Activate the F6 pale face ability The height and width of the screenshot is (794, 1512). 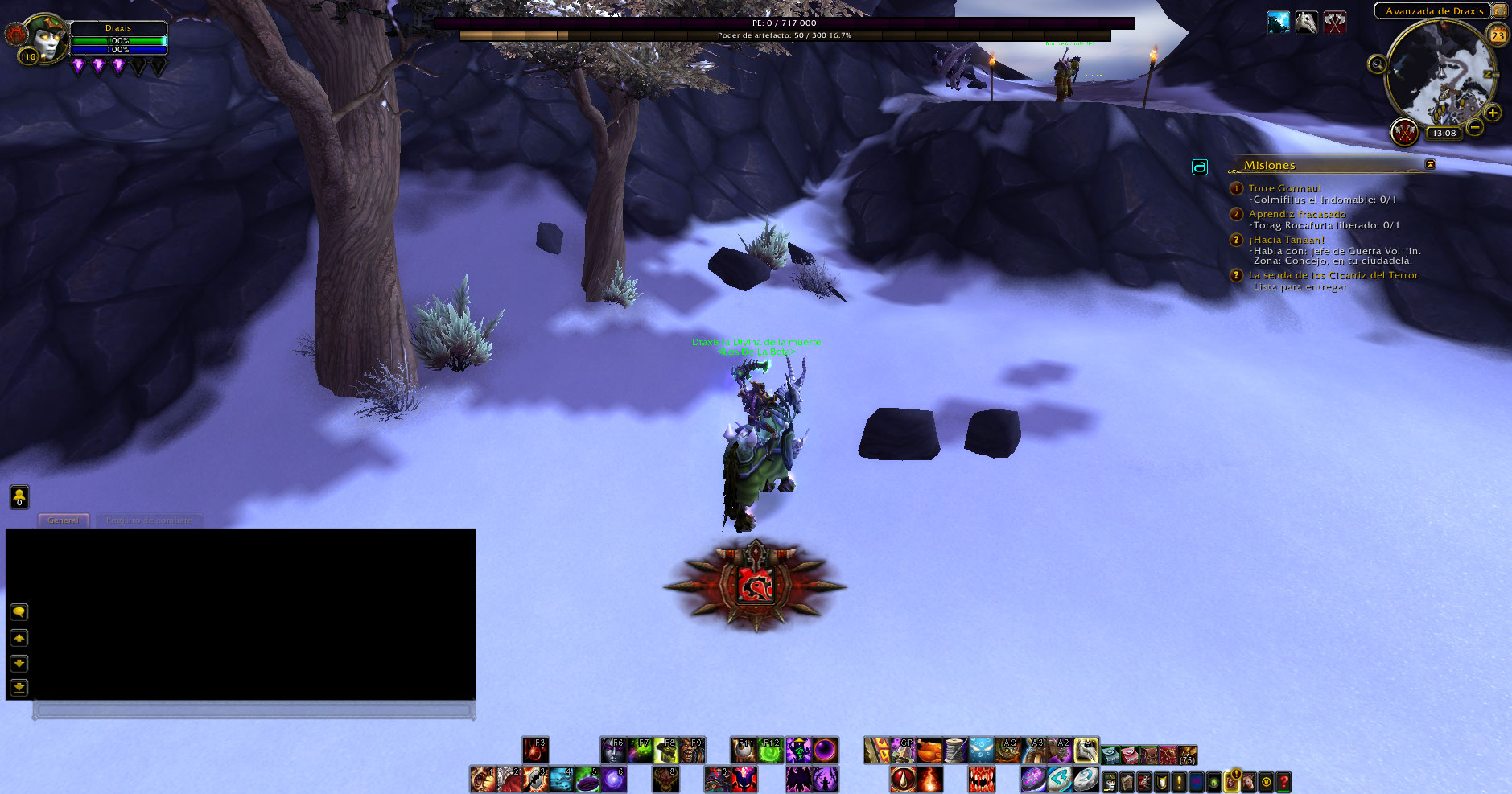pos(613,751)
